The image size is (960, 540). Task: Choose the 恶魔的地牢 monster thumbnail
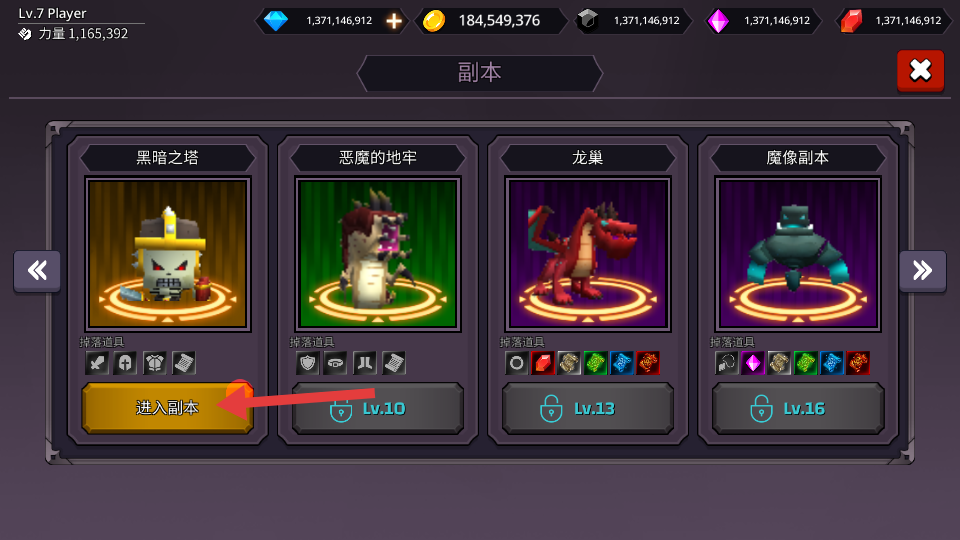tap(377, 254)
